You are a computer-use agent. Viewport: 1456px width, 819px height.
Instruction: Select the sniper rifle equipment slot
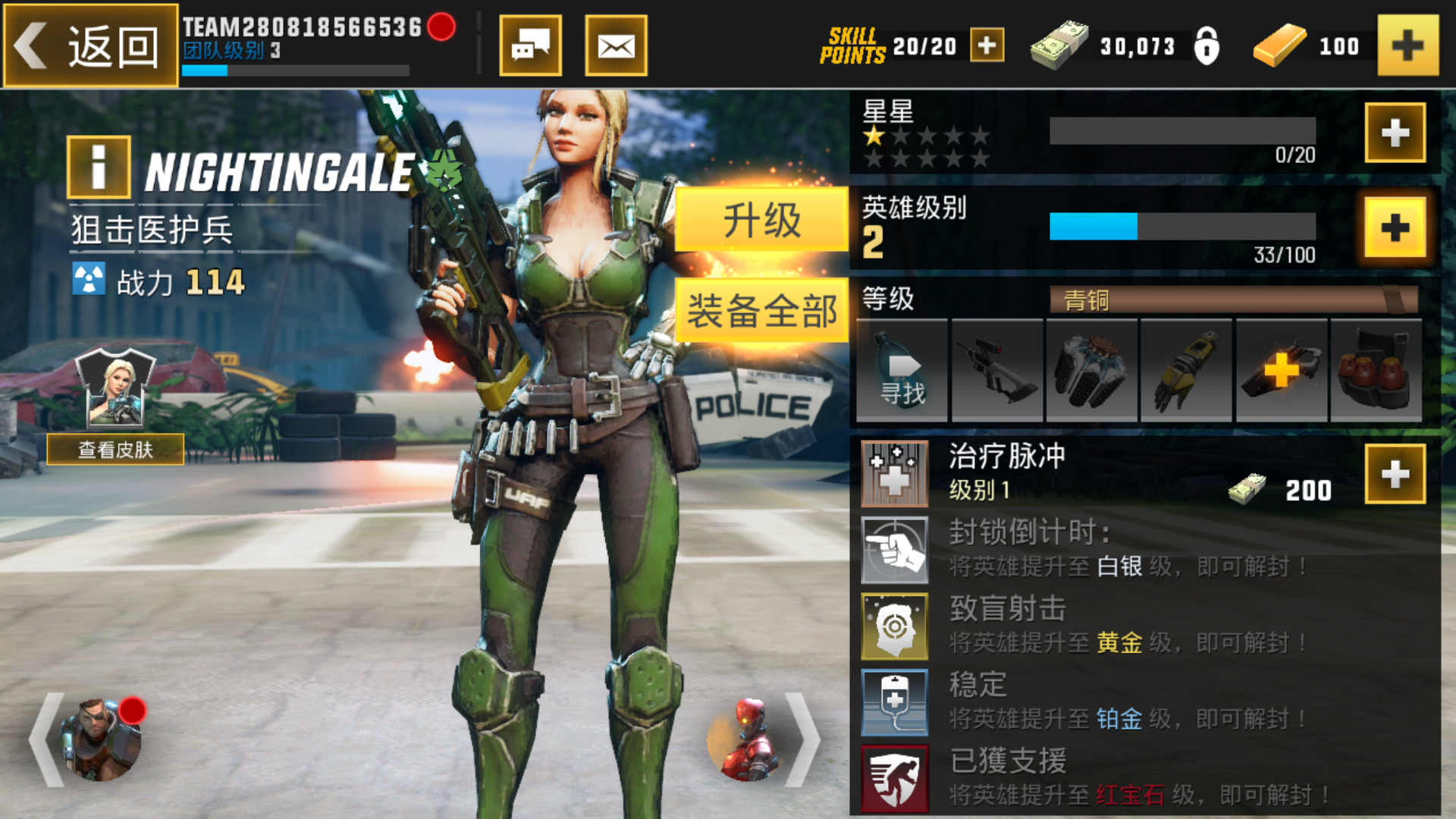[997, 370]
